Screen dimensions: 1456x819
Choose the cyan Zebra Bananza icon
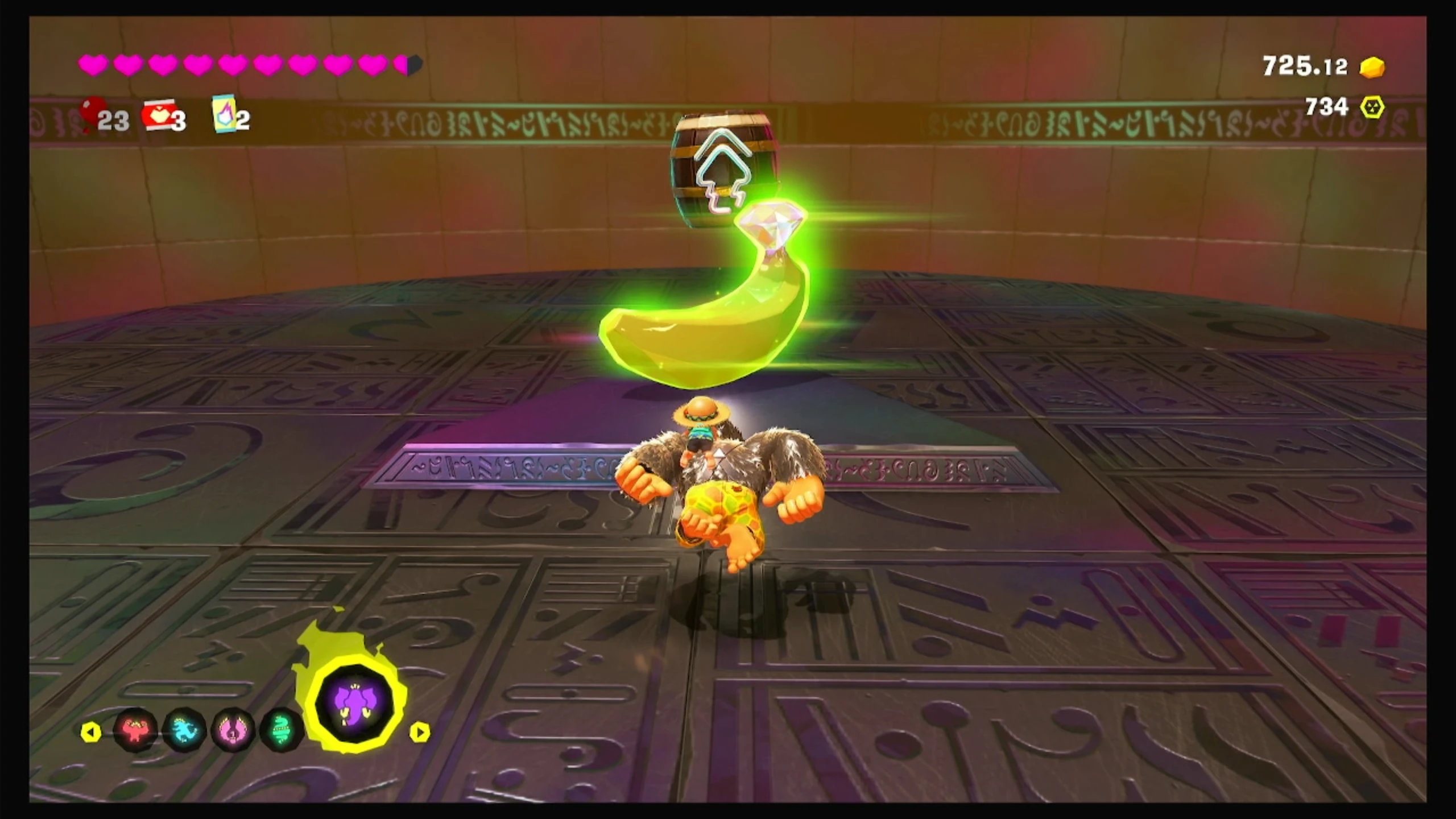coord(184,730)
